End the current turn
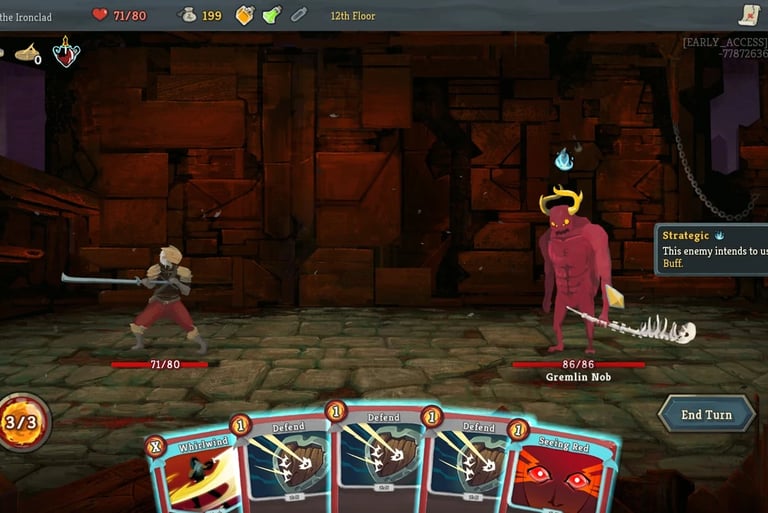768x513 pixels. pyautogui.click(x=706, y=414)
